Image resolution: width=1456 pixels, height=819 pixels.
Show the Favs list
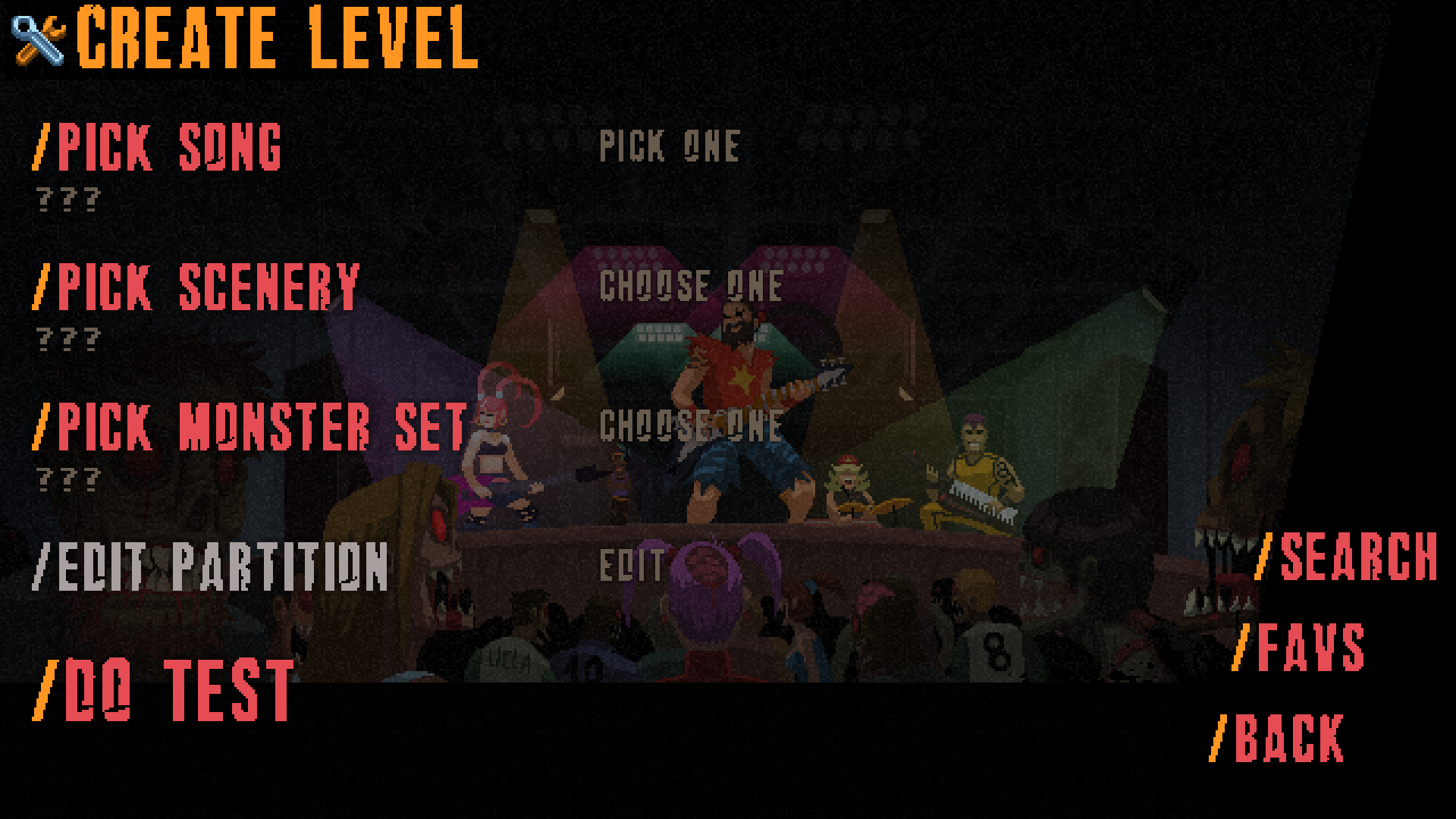[x=1300, y=648]
